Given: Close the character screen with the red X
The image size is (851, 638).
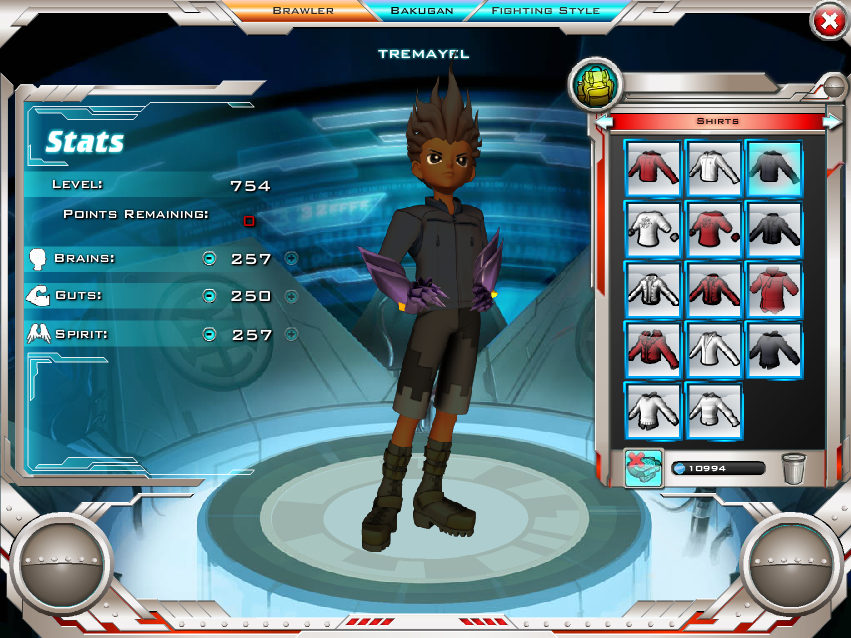Looking at the screenshot, I should (829, 21).
